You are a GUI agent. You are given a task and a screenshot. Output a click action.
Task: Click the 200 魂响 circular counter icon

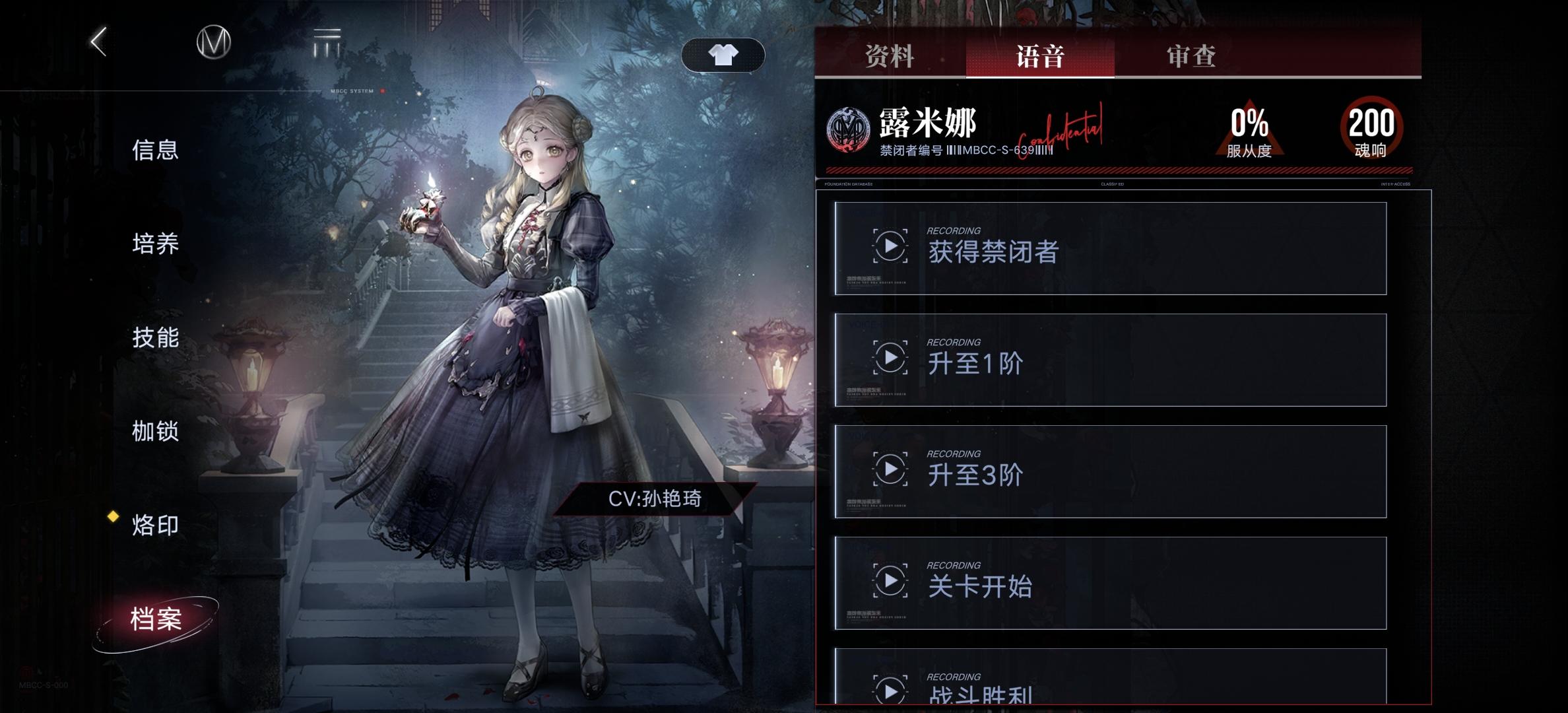click(1373, 130)
